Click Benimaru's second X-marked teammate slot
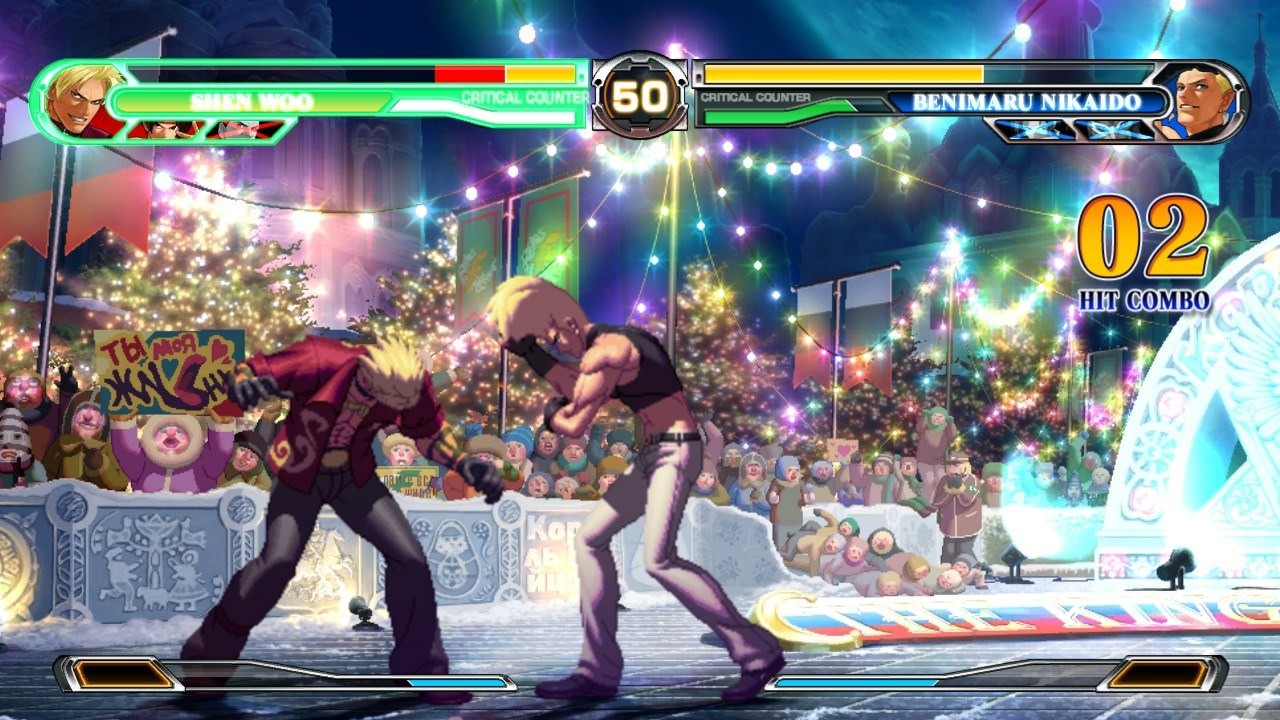This screenshot has width=1280, height=720. [1115, 130]
